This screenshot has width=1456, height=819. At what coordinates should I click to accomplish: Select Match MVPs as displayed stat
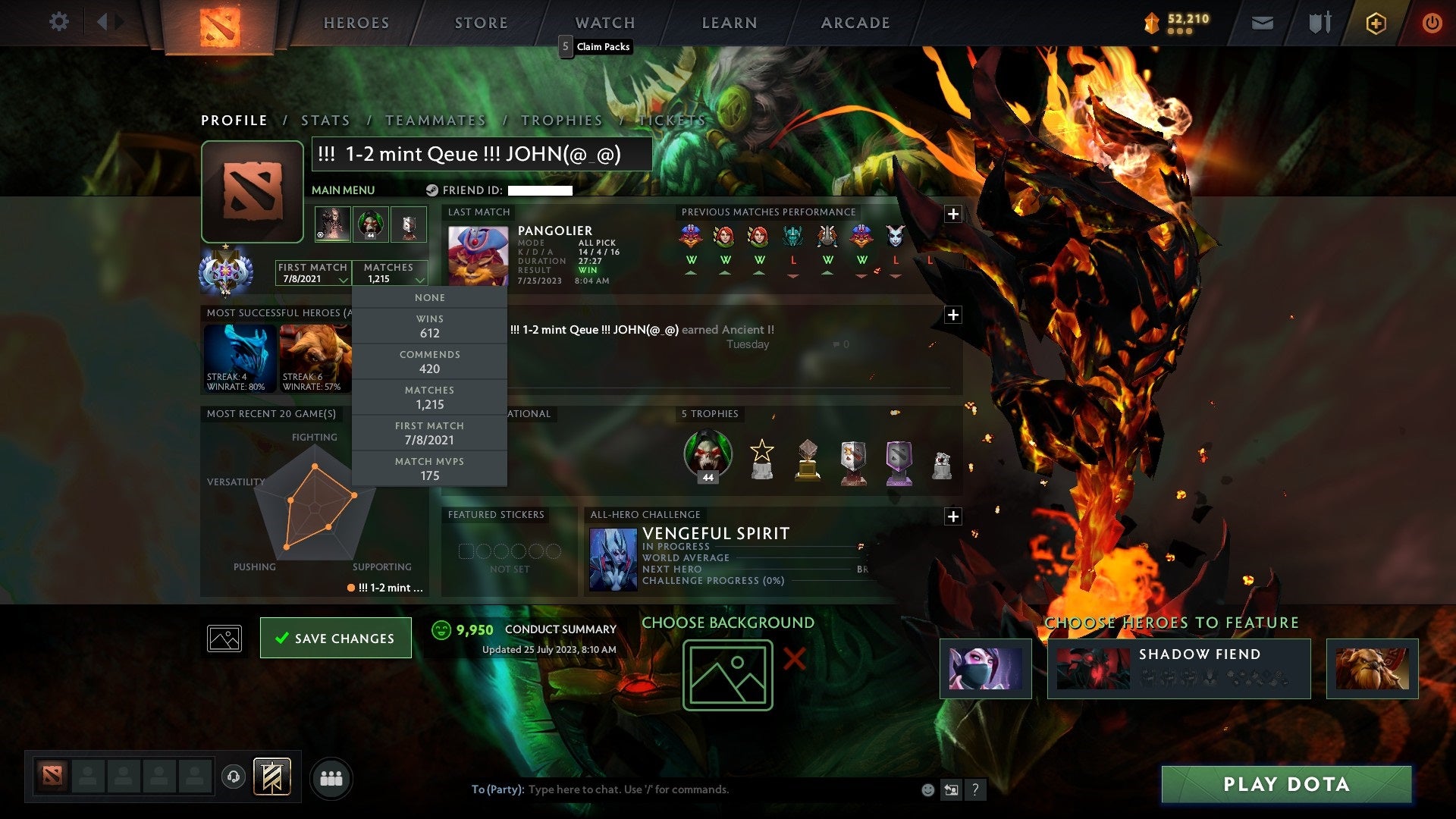point(429,469)
